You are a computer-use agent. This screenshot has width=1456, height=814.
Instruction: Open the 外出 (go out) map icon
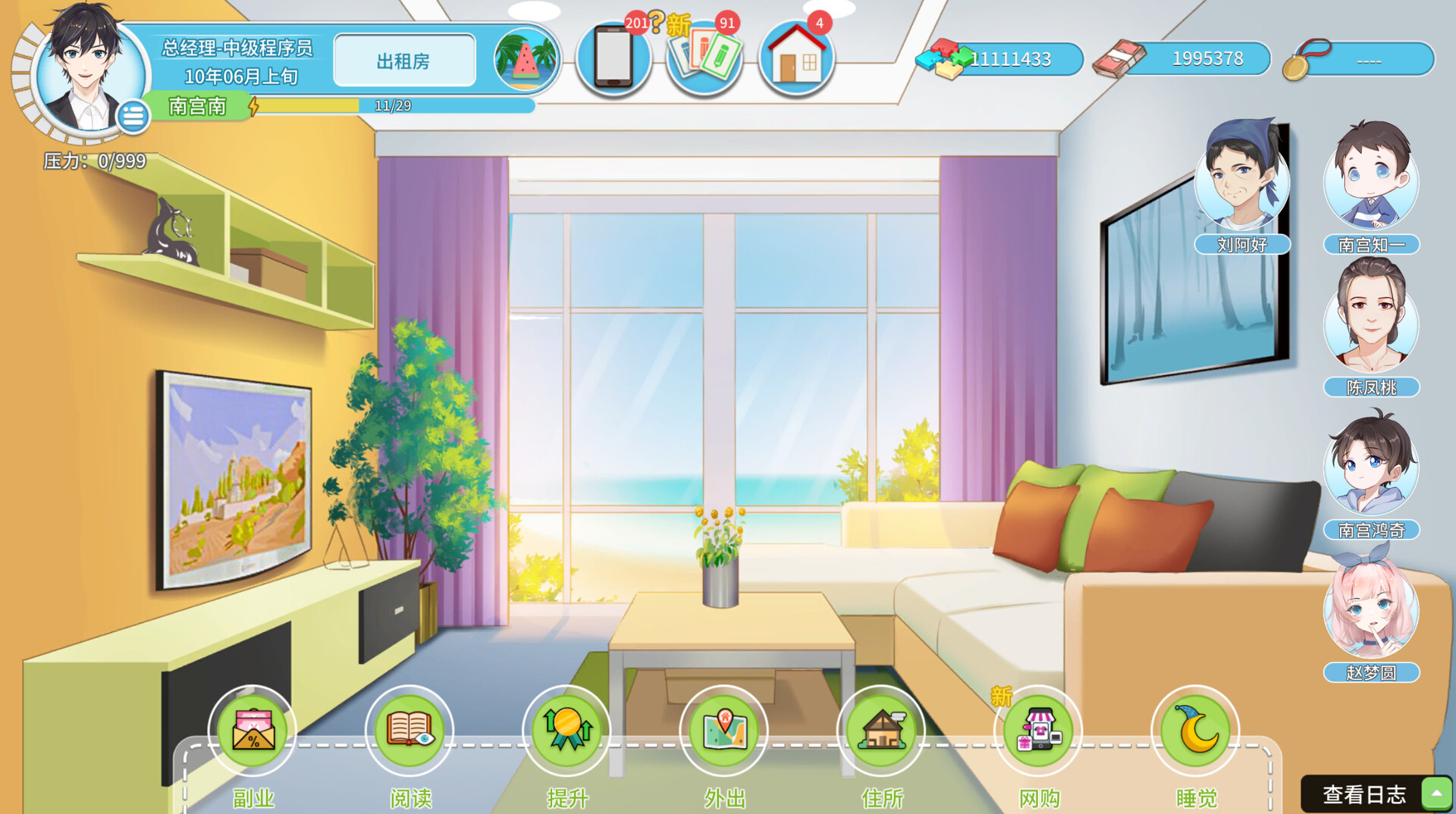[x=724, y=730]
